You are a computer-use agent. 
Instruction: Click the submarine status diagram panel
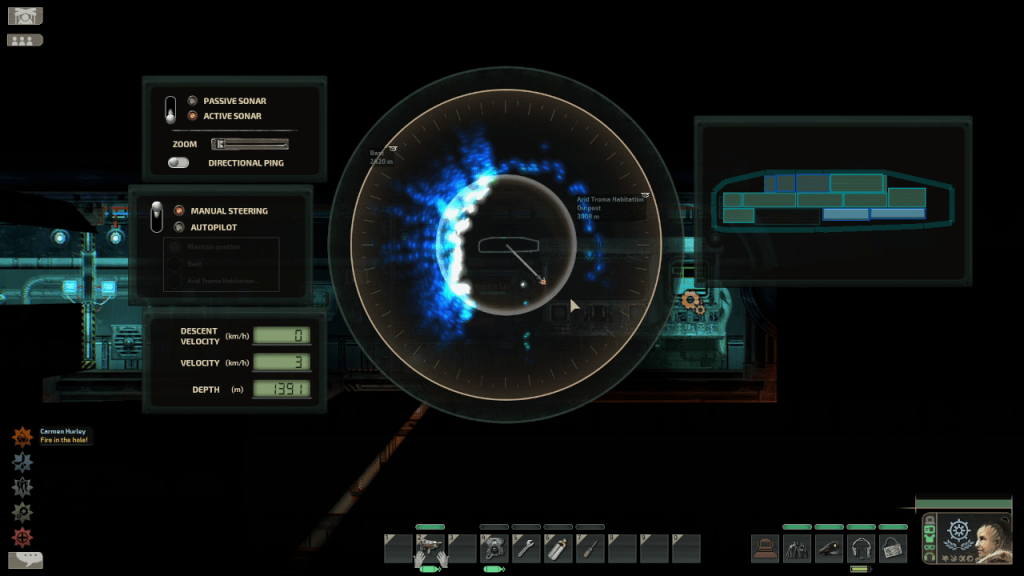click(x=832, y=199)
